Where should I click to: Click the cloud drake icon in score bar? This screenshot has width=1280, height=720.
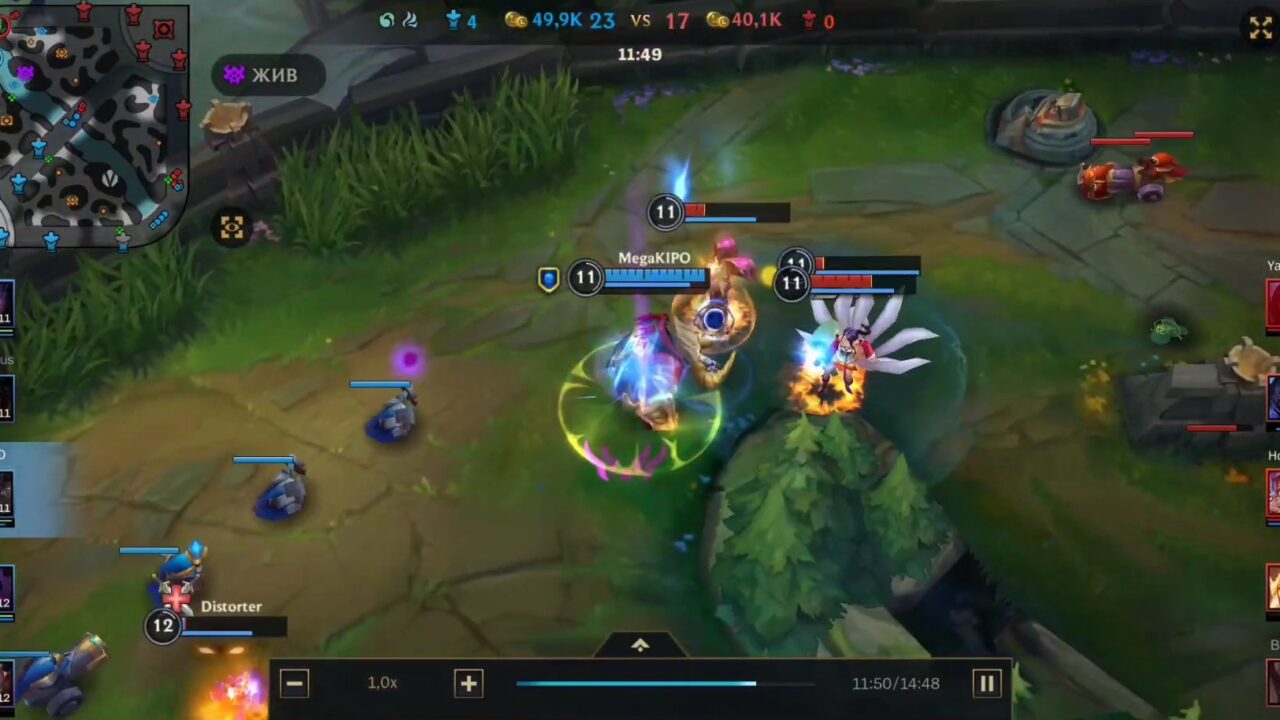[410, 18]
